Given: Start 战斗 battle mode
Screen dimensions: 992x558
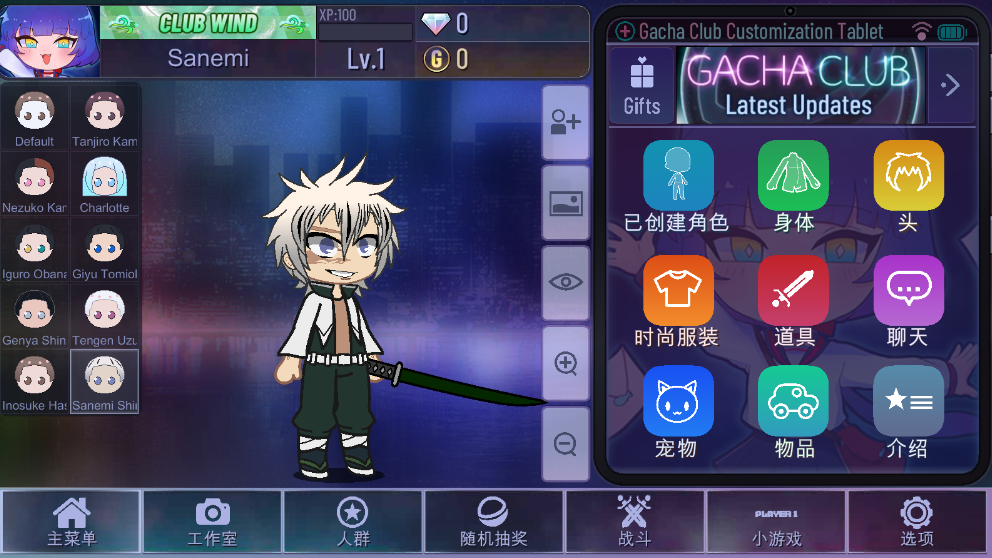Looking at the screenshot, I should 634,521.
